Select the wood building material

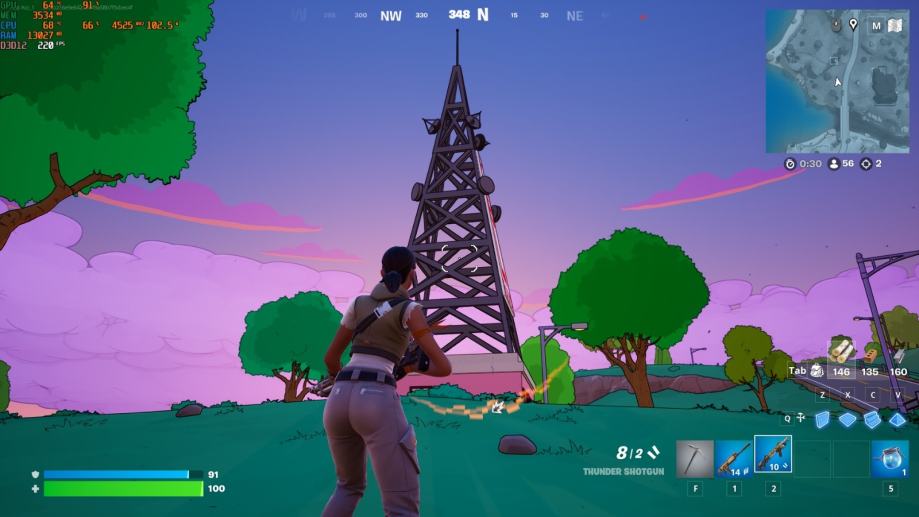tap(842, 351)
